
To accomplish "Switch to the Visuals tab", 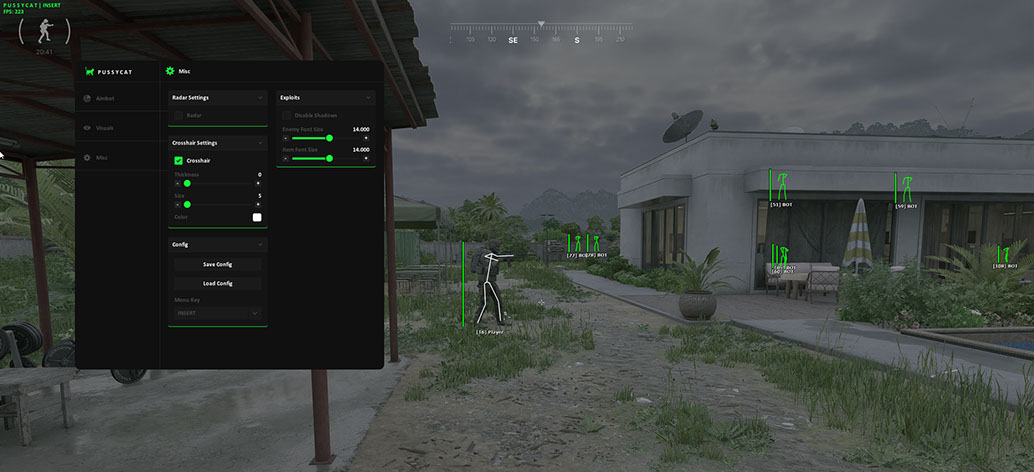I will pos(105,128).
